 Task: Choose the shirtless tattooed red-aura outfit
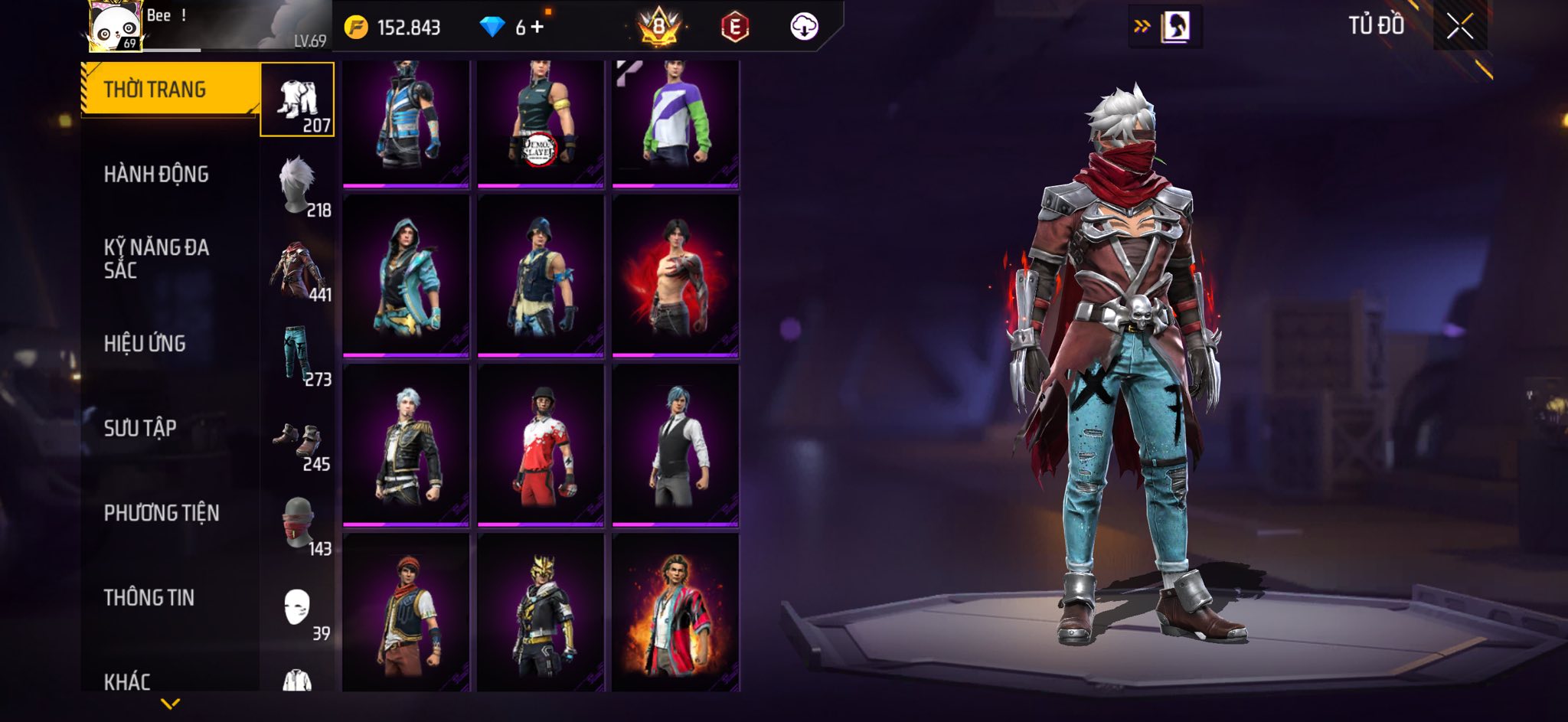[x=675, y=276]
